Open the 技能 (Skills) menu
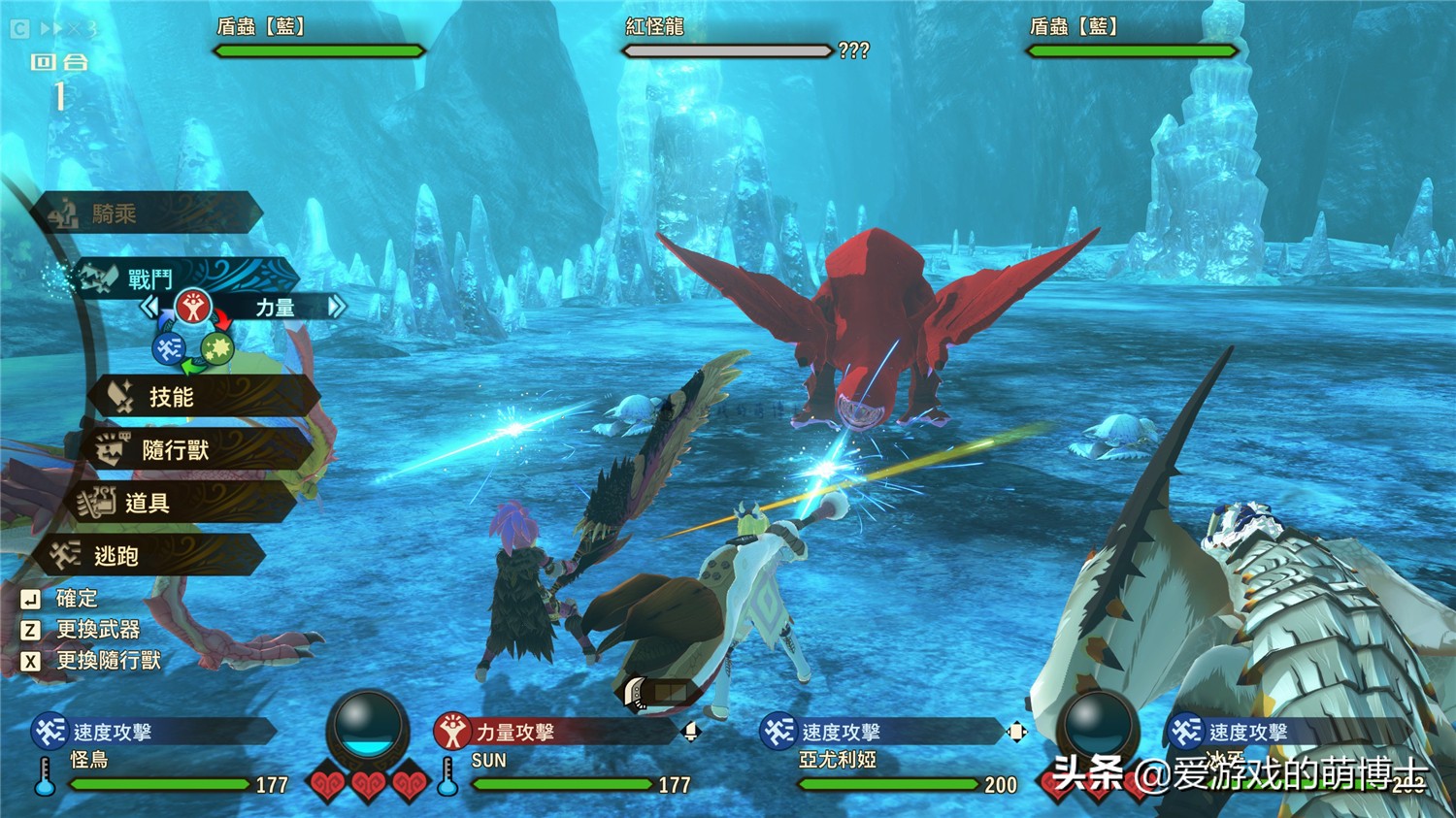 point(204,397)
